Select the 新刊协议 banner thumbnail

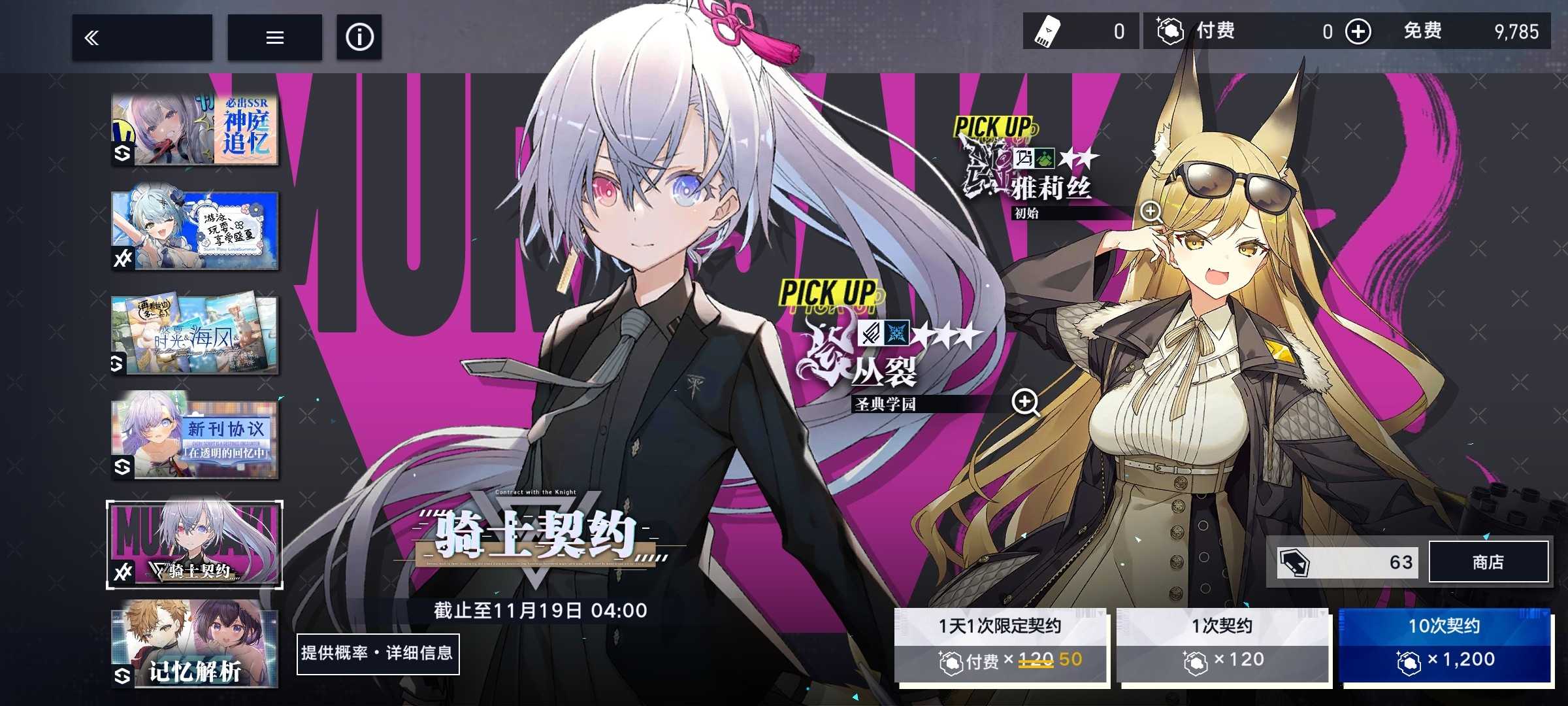[195, 436]
